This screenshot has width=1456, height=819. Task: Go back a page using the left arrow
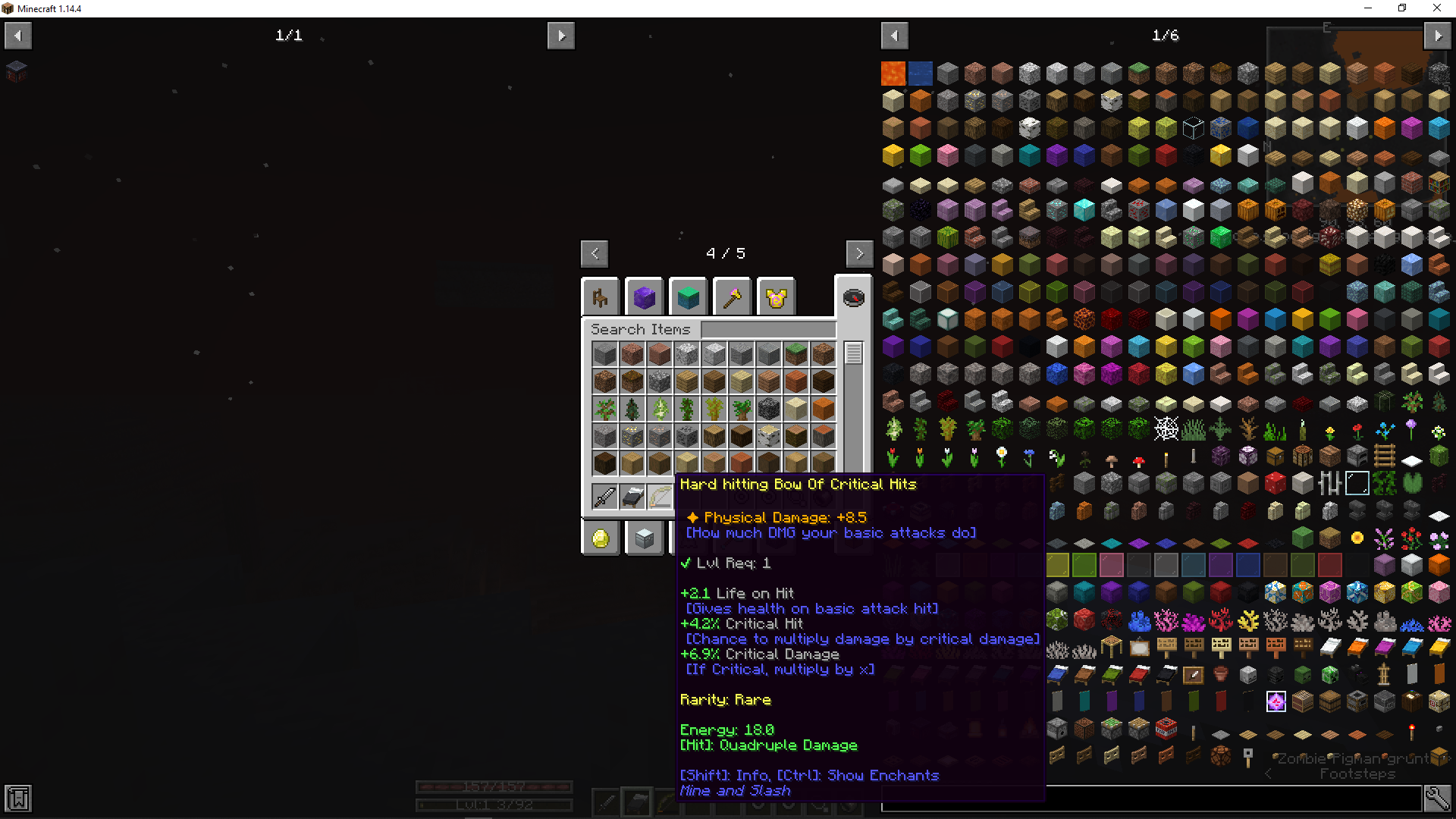595,253
